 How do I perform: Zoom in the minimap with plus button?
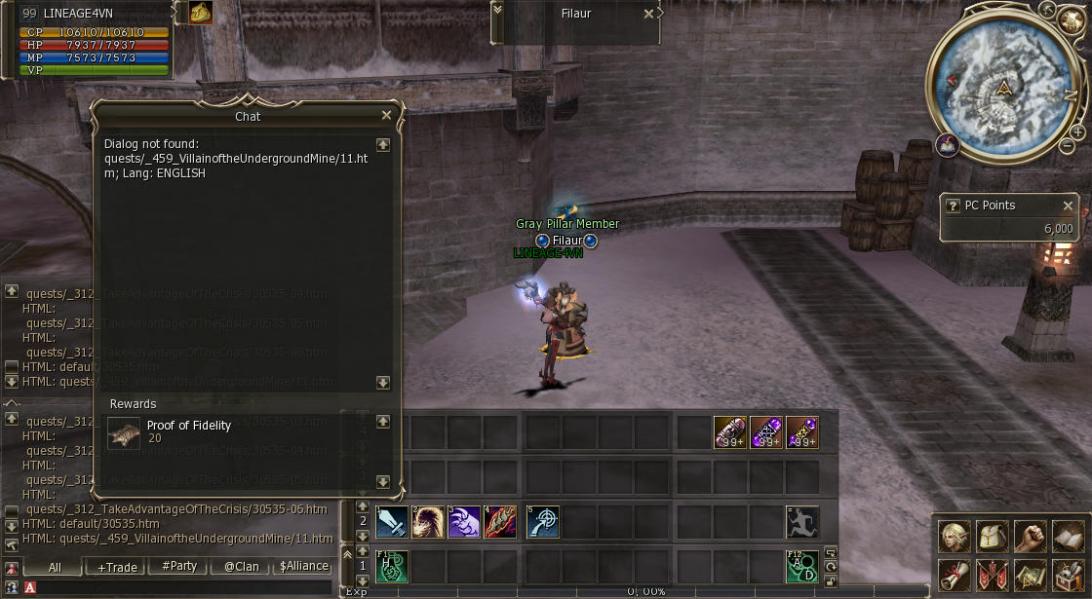pyautogui.click(x=1077, y=132)
